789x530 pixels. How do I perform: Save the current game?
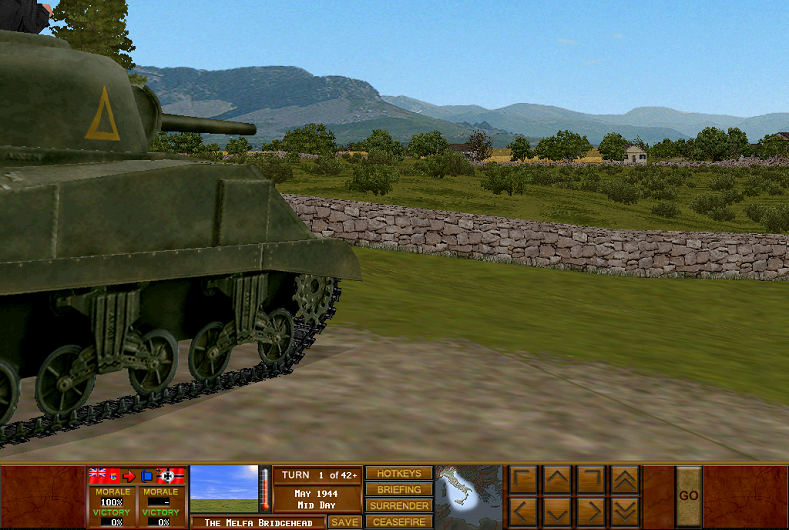click(345, 522)
